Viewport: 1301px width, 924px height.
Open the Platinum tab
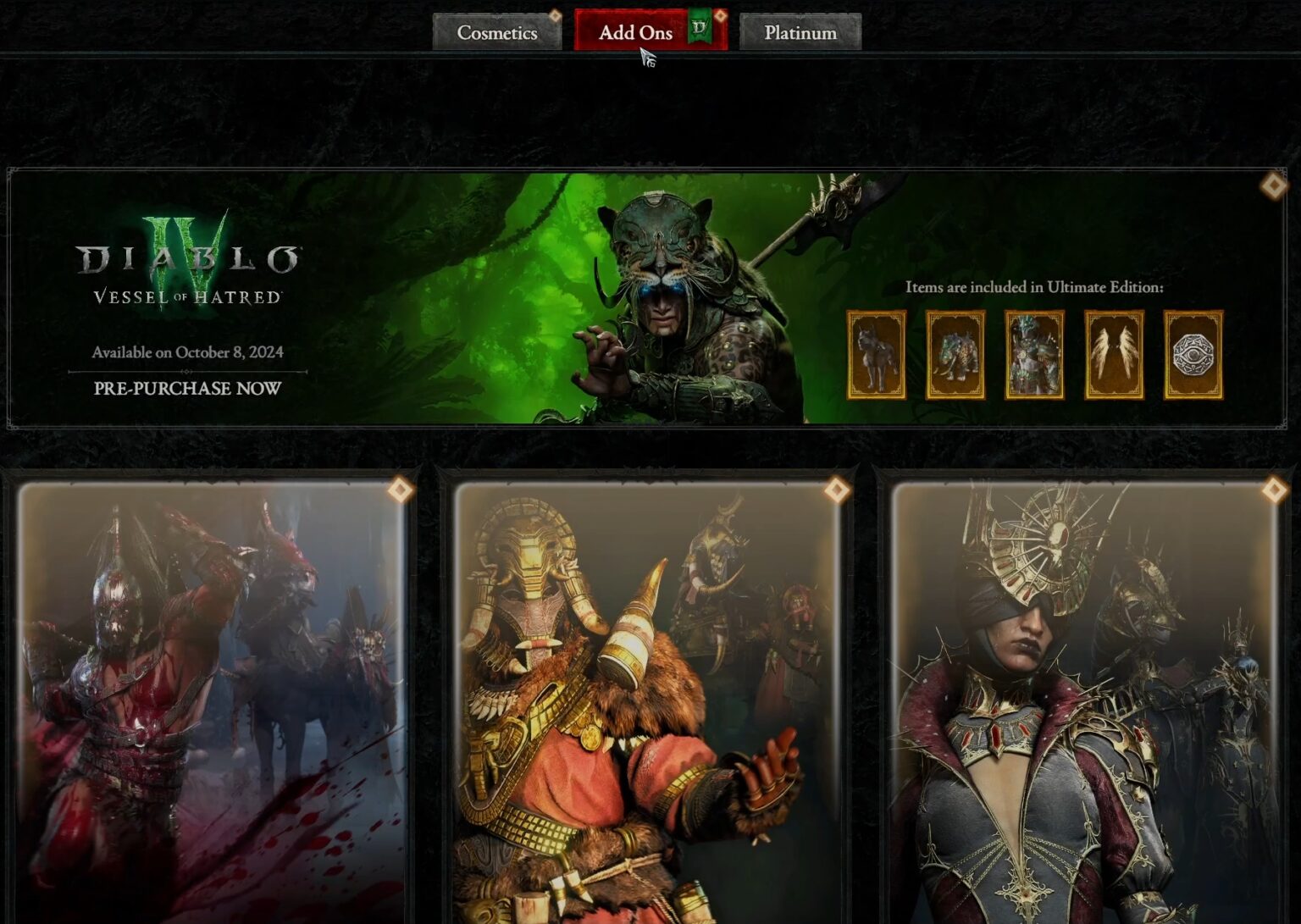tap(800, 33)
